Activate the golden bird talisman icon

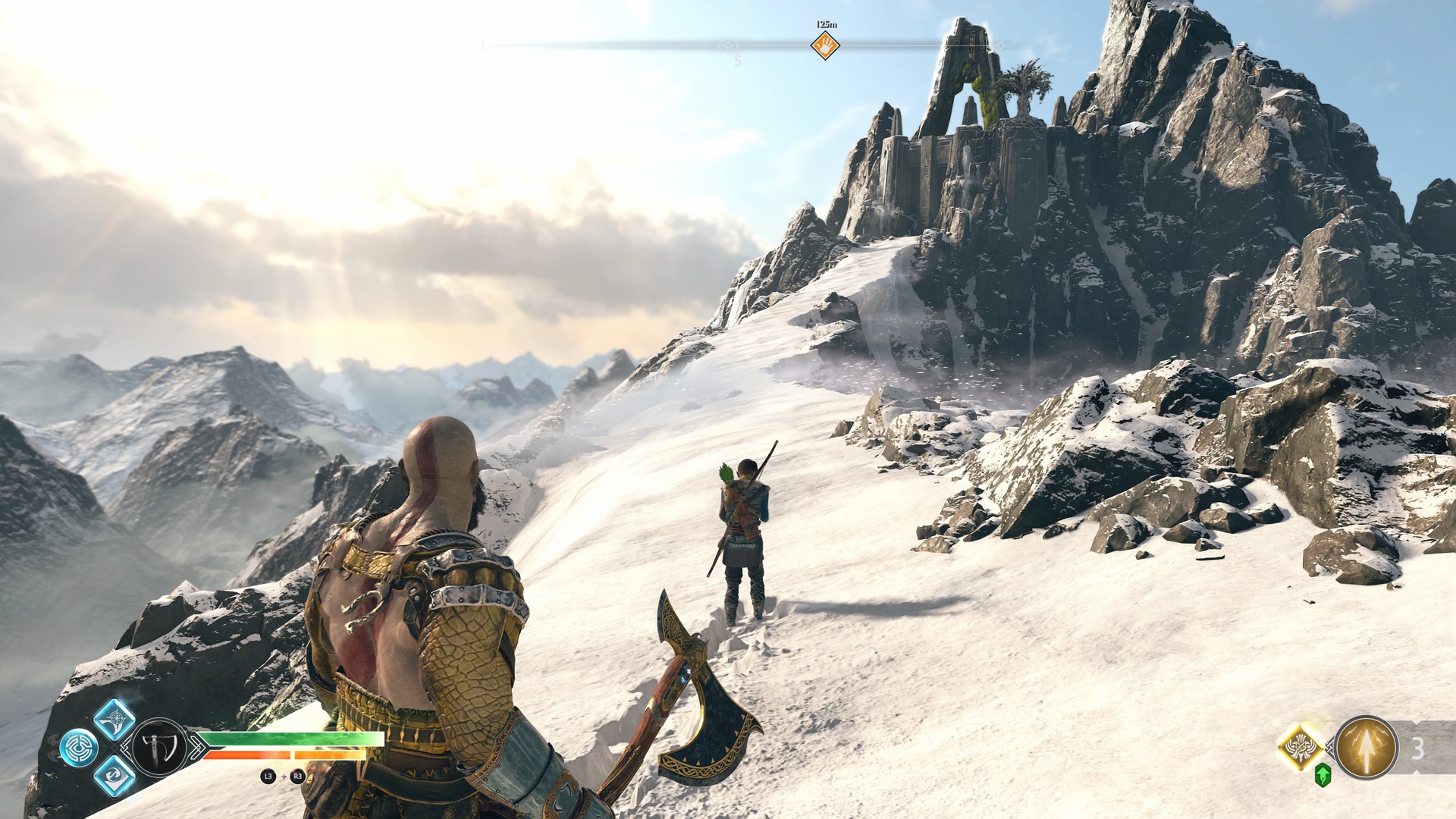tap(1301, 747)
